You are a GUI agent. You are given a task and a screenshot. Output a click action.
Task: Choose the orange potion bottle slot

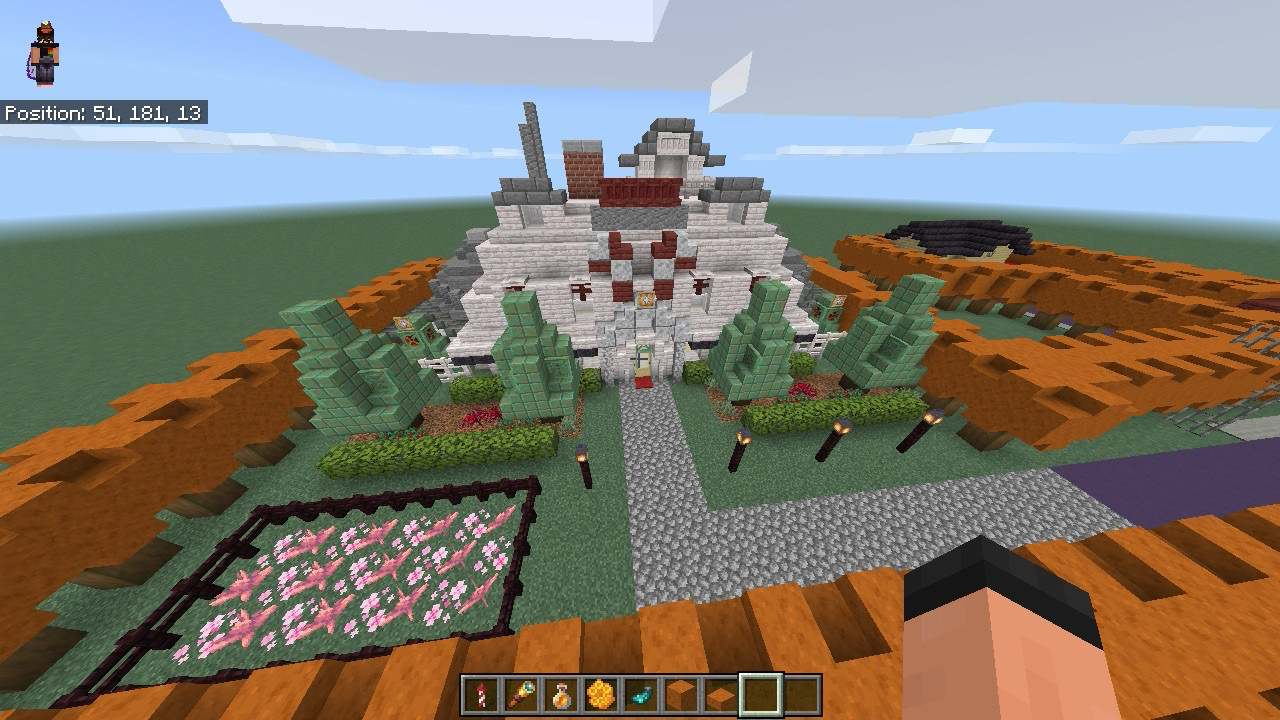(x=560, y=695)
